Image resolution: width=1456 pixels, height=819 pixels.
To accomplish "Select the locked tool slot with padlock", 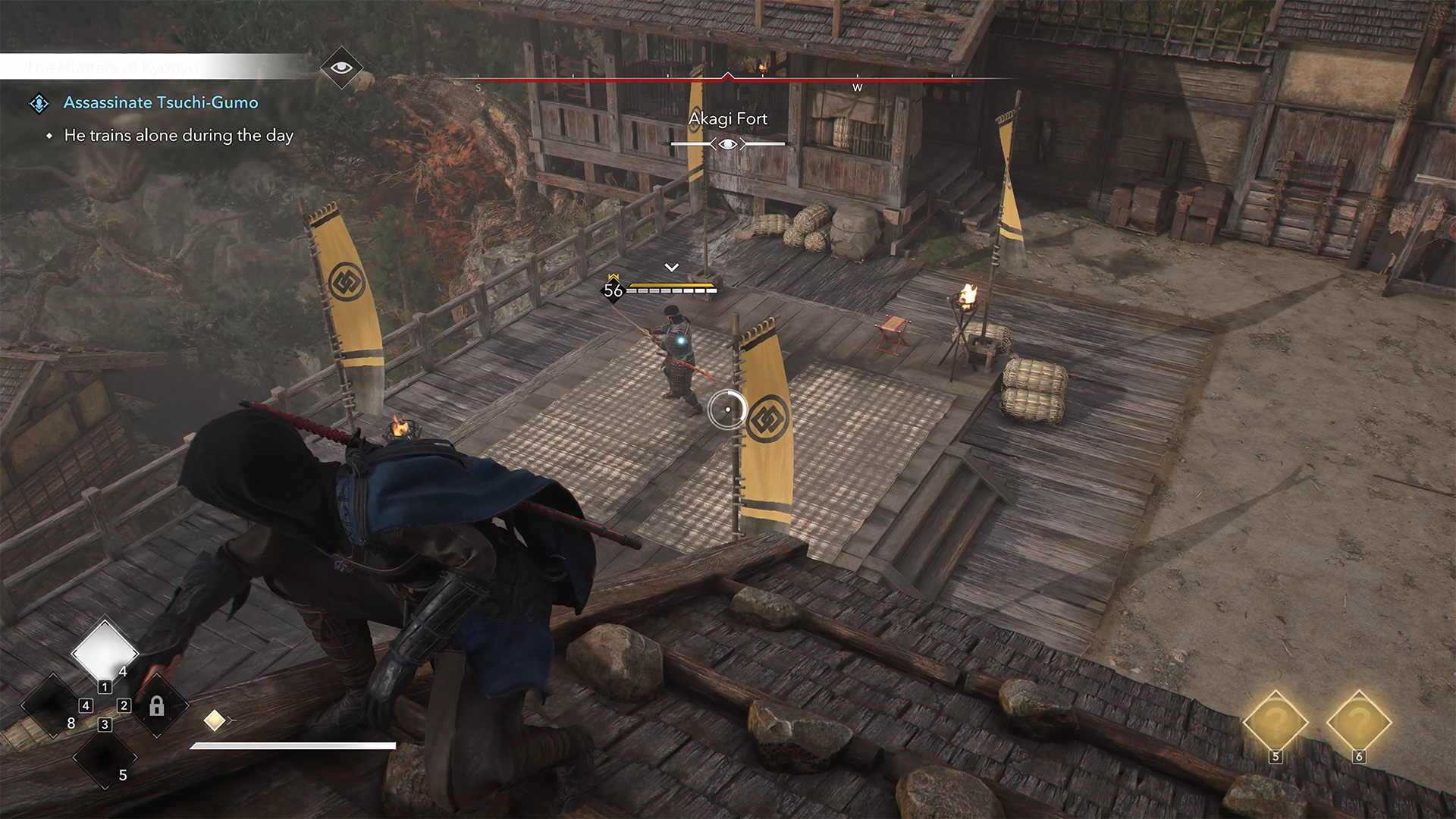I will [x=156, y=707].
